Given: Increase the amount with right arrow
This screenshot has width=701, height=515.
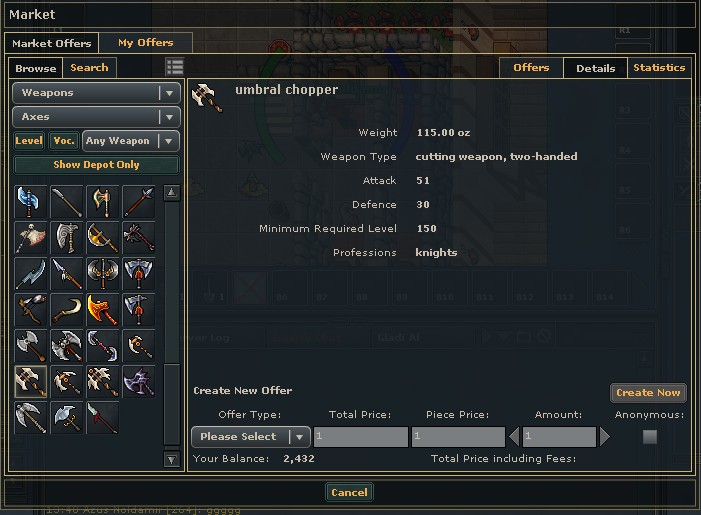Looking at the screenshot, I should point(604,437).
